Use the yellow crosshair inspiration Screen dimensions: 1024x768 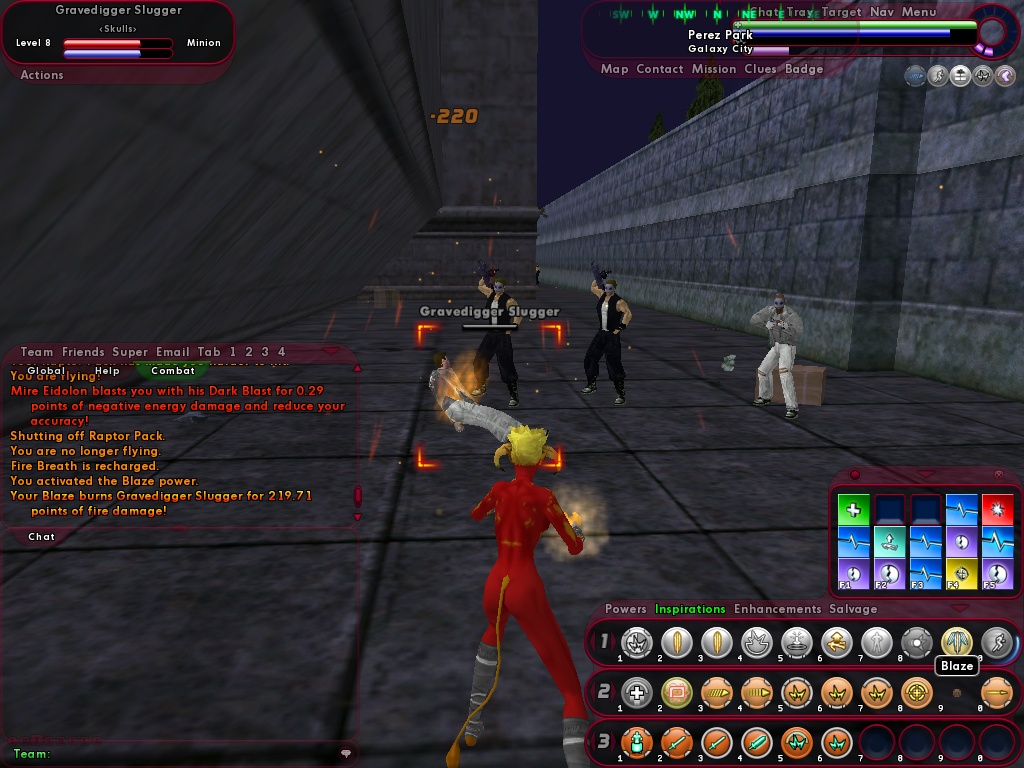pos(961,574)
